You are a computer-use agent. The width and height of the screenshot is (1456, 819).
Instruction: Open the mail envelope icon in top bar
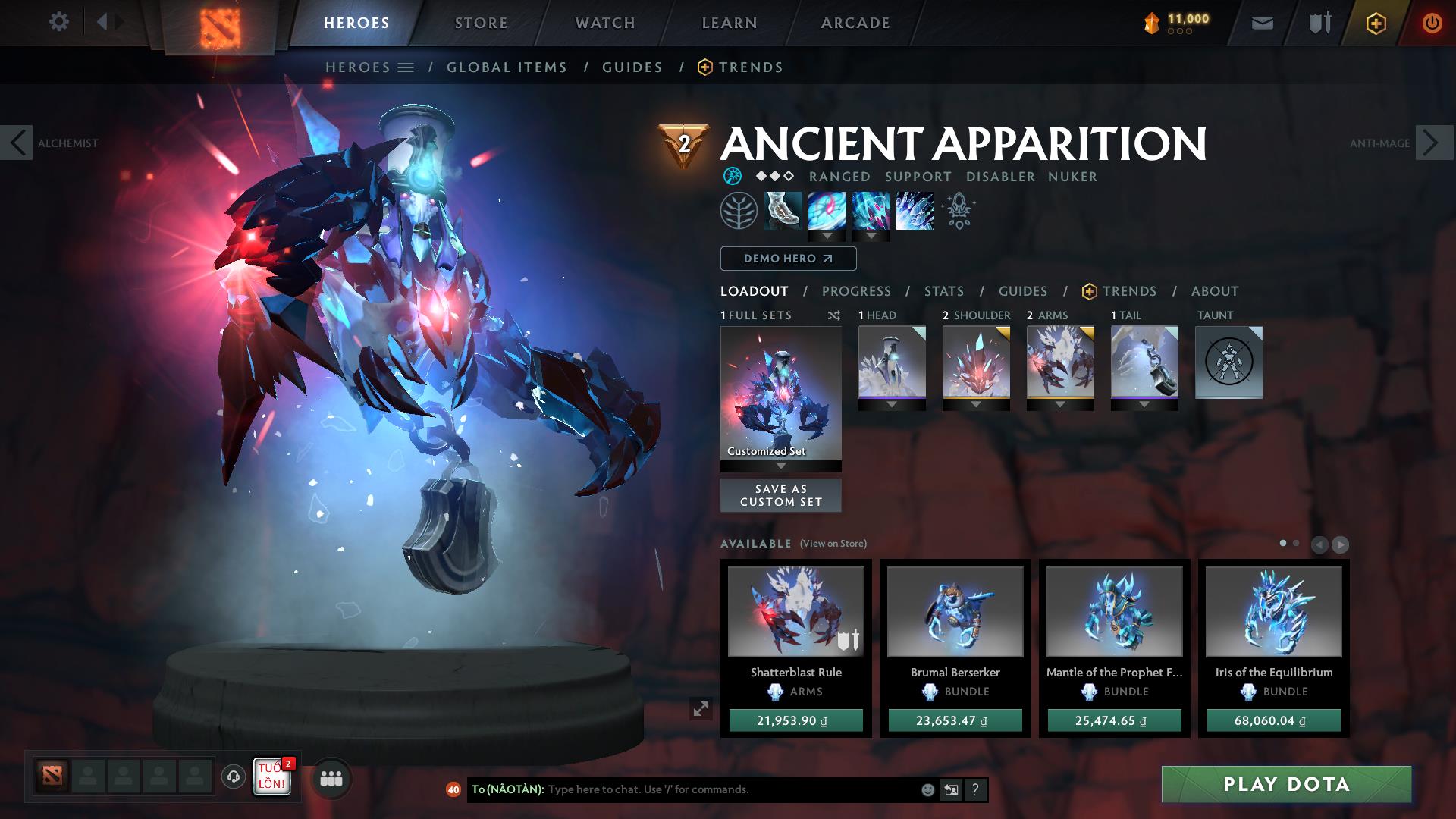click(x=1261, y=23)
